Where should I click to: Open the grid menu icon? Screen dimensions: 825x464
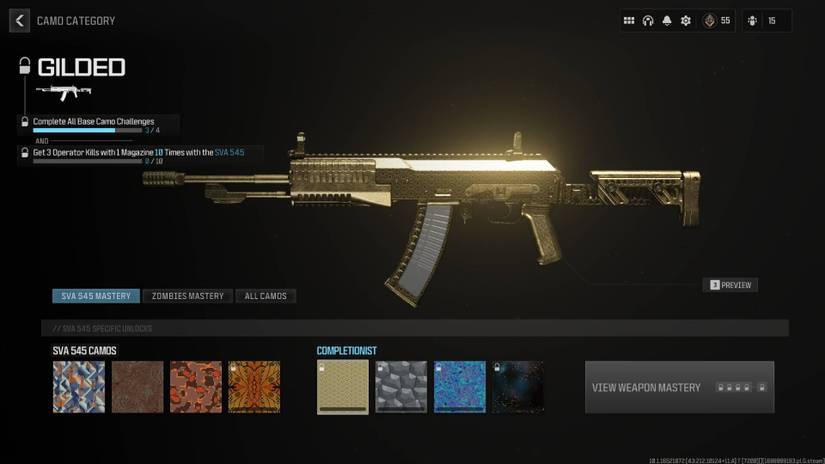(x=629, y=20)
